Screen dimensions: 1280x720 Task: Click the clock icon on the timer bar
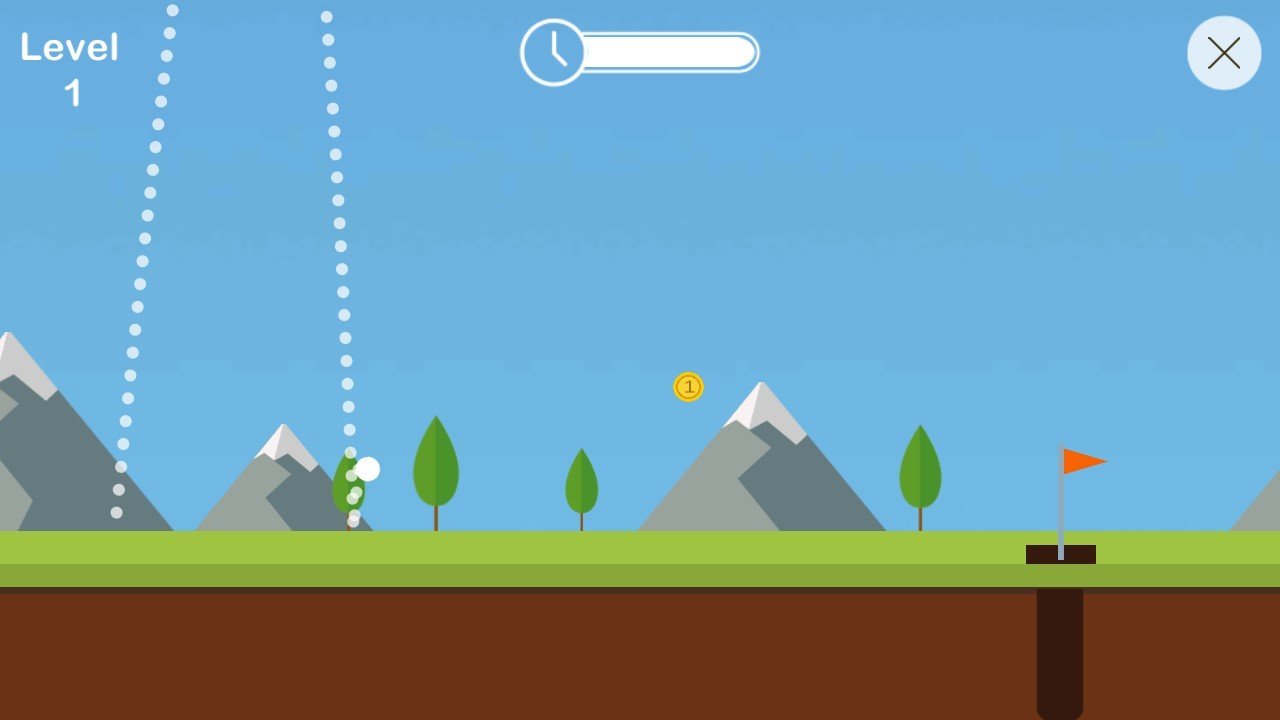[551, 52]
